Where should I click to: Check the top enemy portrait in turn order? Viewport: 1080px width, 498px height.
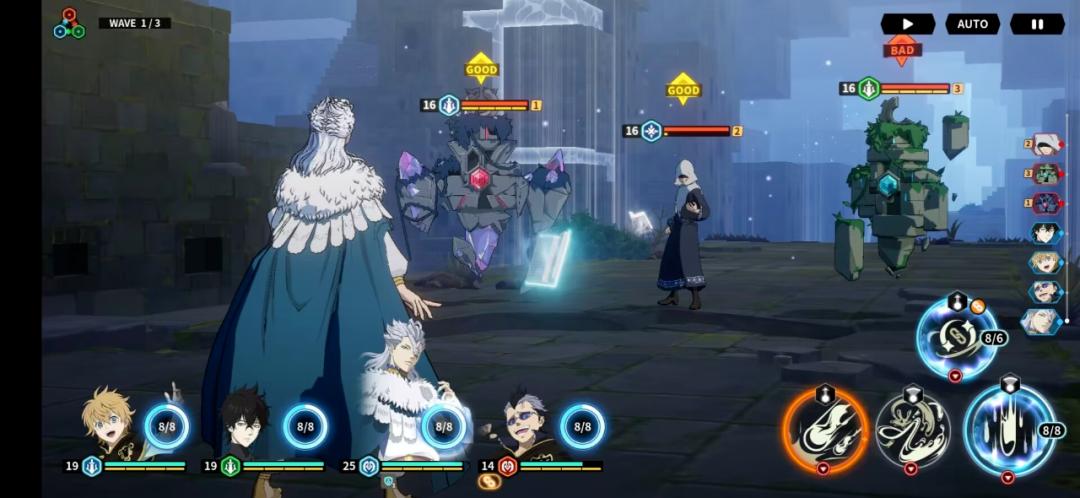(x=1046, y=145)
